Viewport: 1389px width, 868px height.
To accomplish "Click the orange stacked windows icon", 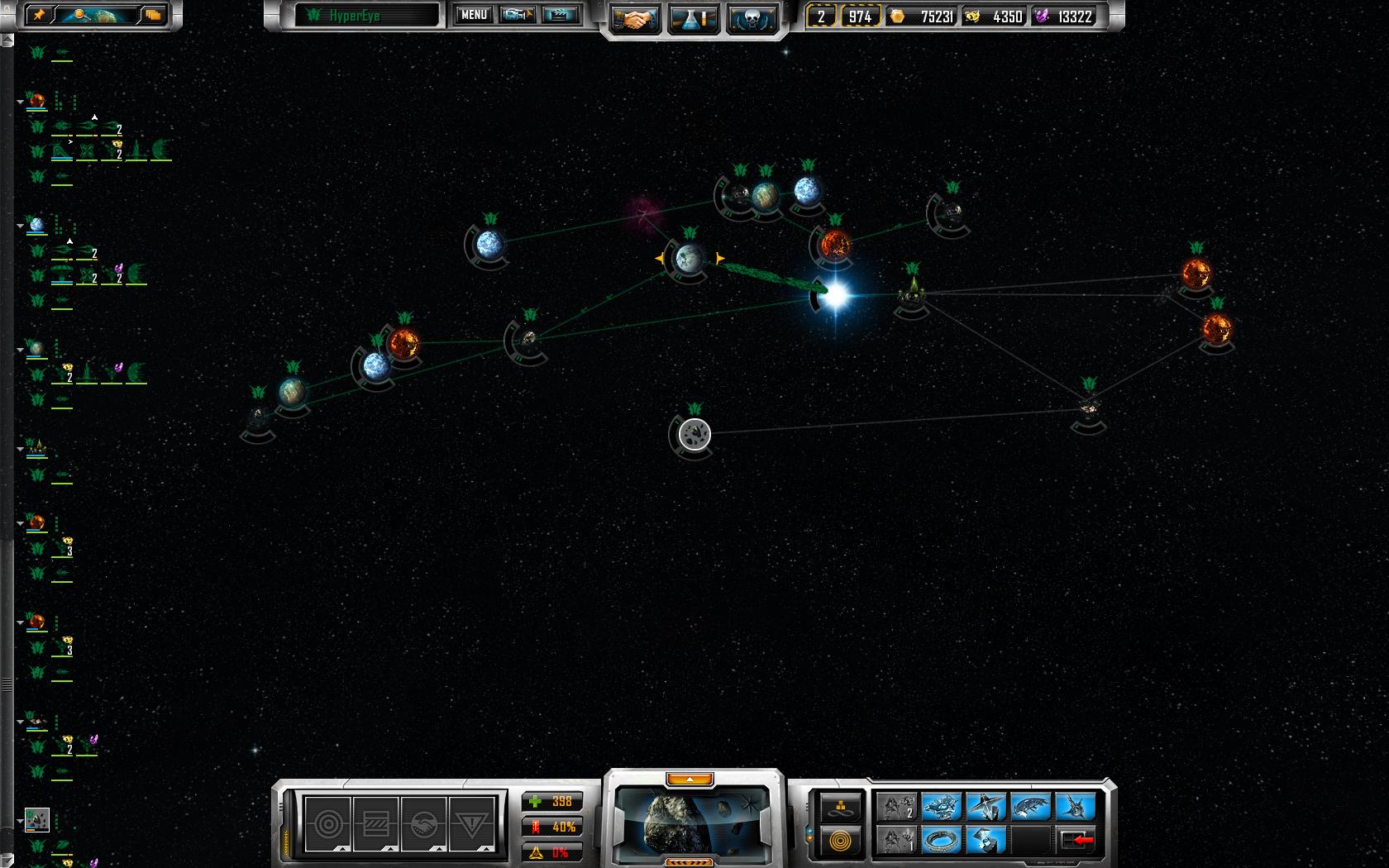I will click(x=153, y=15).
